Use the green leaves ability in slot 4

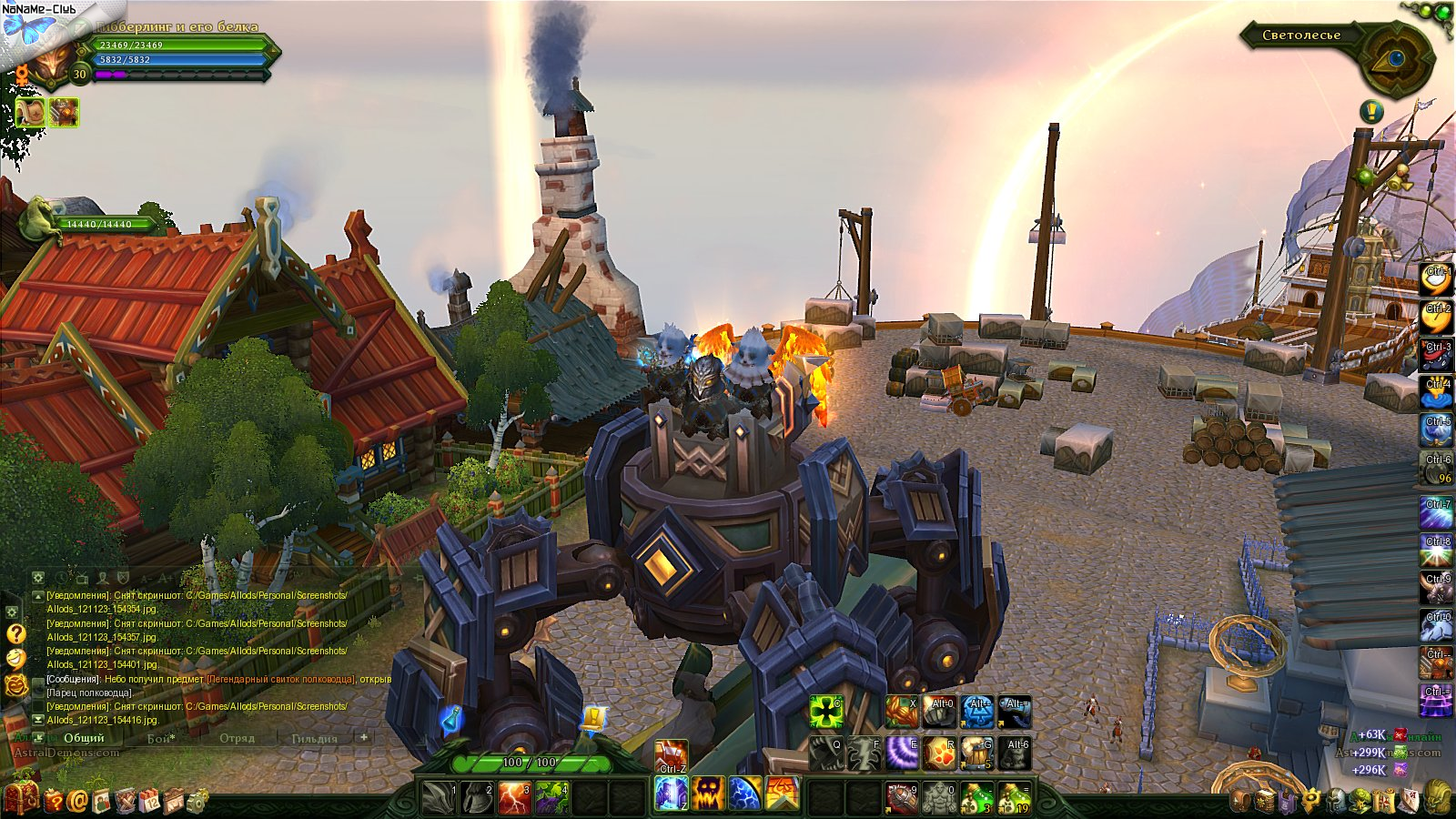(x=551, y=797)
